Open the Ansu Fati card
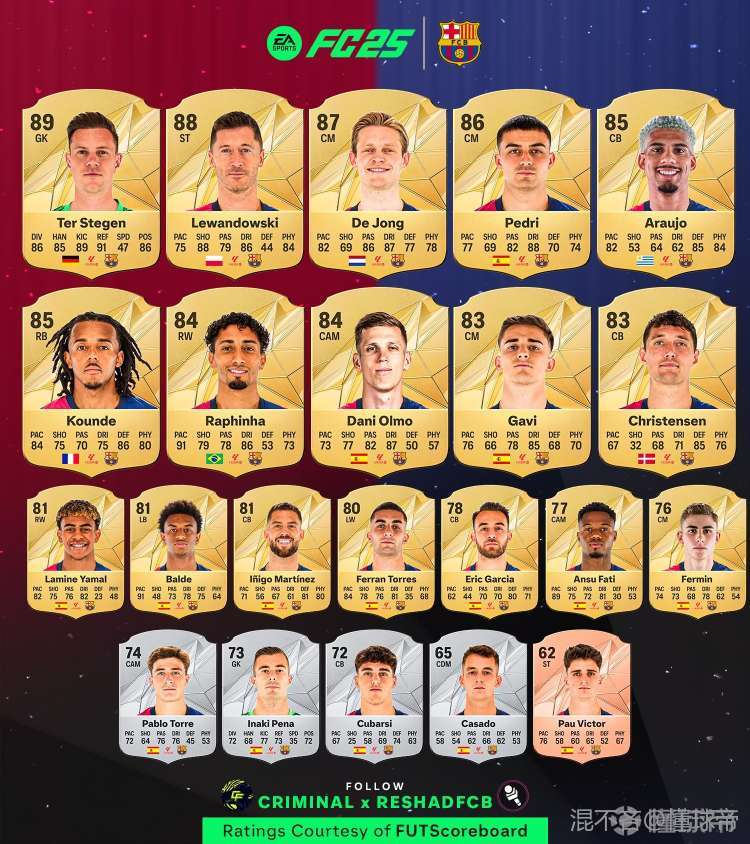Screen dimensions: 750x844 point(593,550)
